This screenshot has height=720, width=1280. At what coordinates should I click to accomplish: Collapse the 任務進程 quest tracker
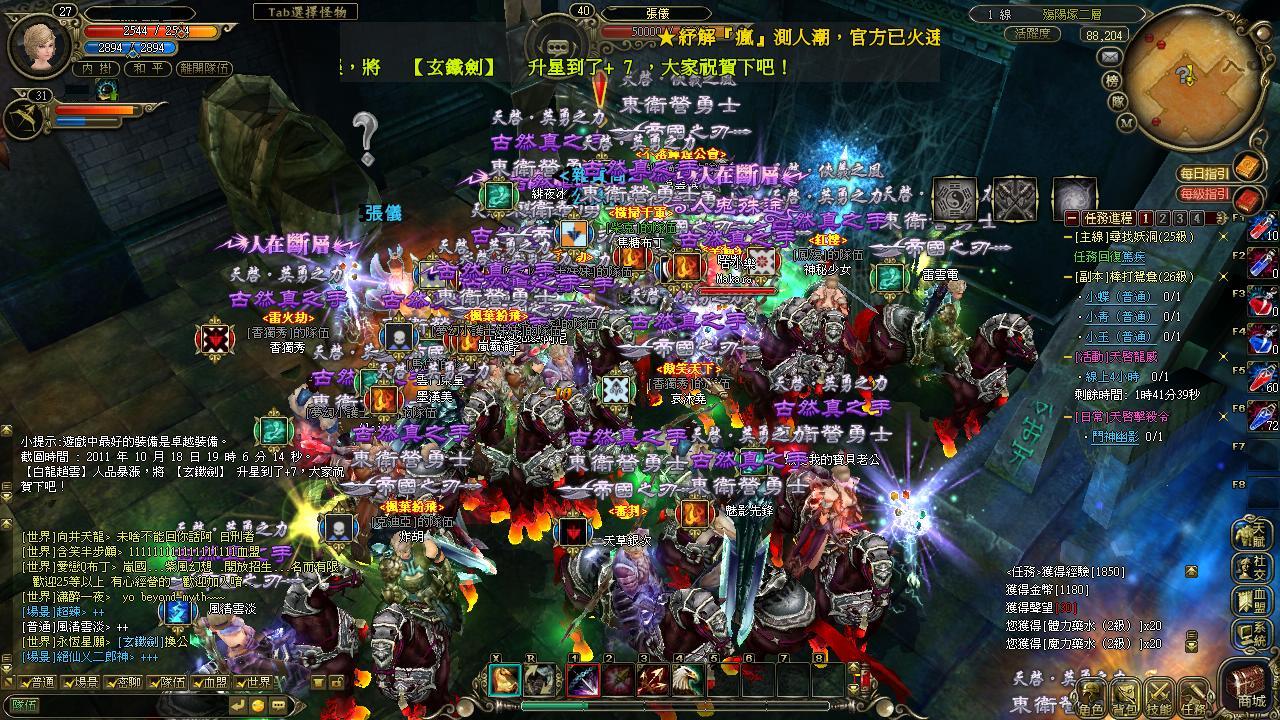pos(1072,218)
